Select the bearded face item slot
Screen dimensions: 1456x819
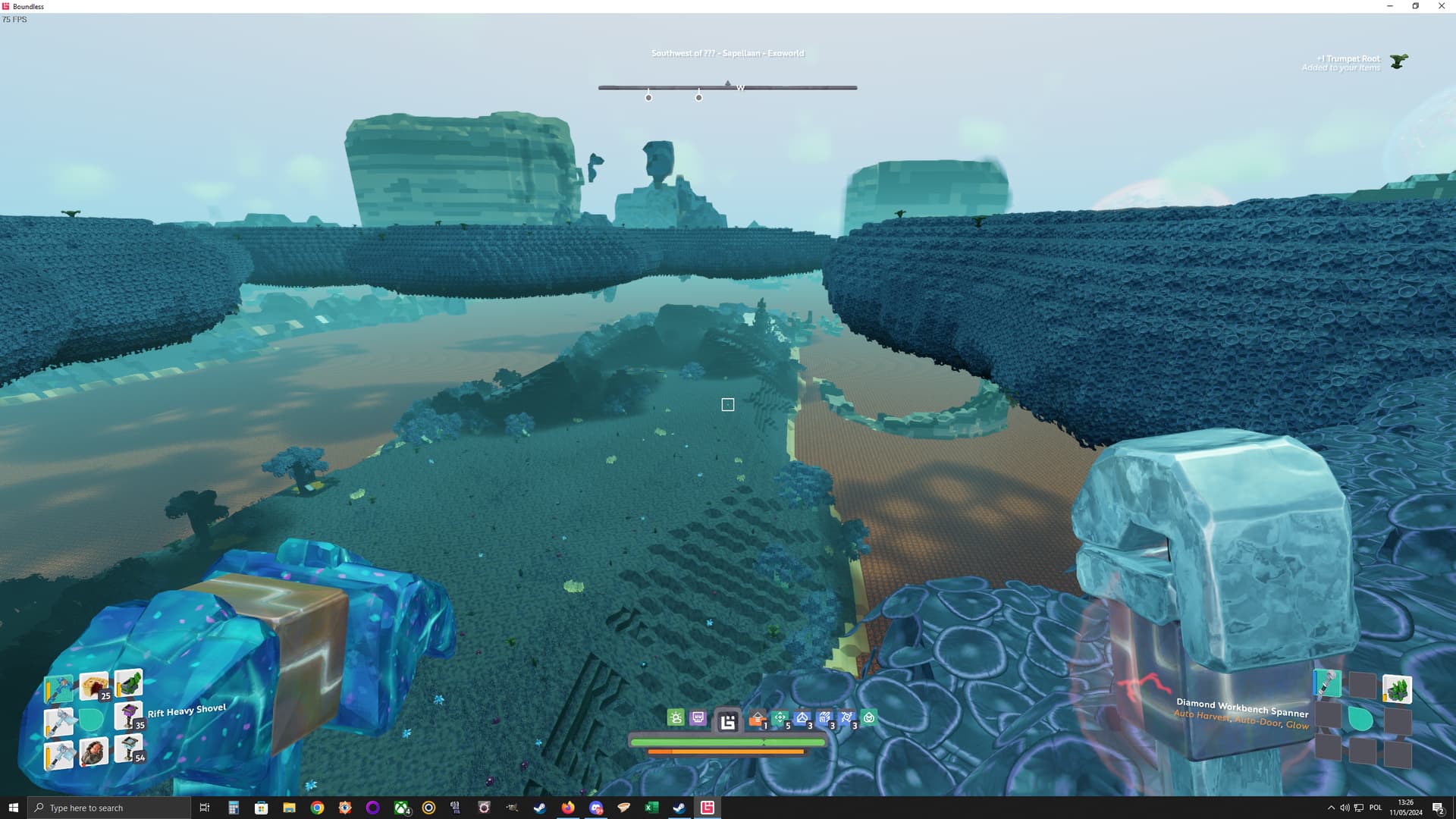93,752
